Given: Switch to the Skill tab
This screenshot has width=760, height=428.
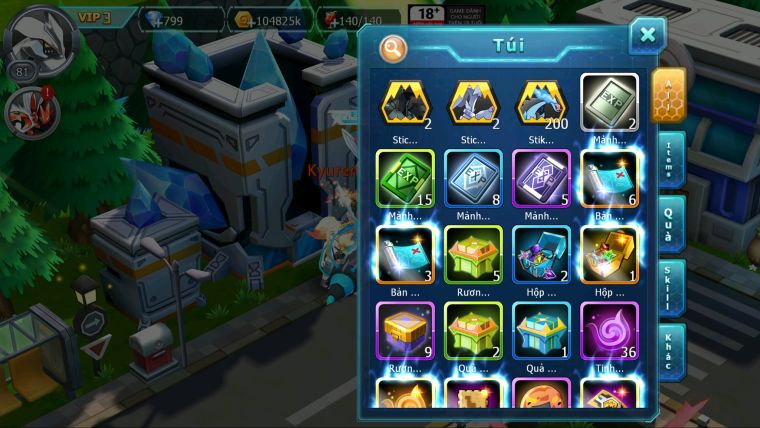Looking at the screenshot, I should point(668,288).
